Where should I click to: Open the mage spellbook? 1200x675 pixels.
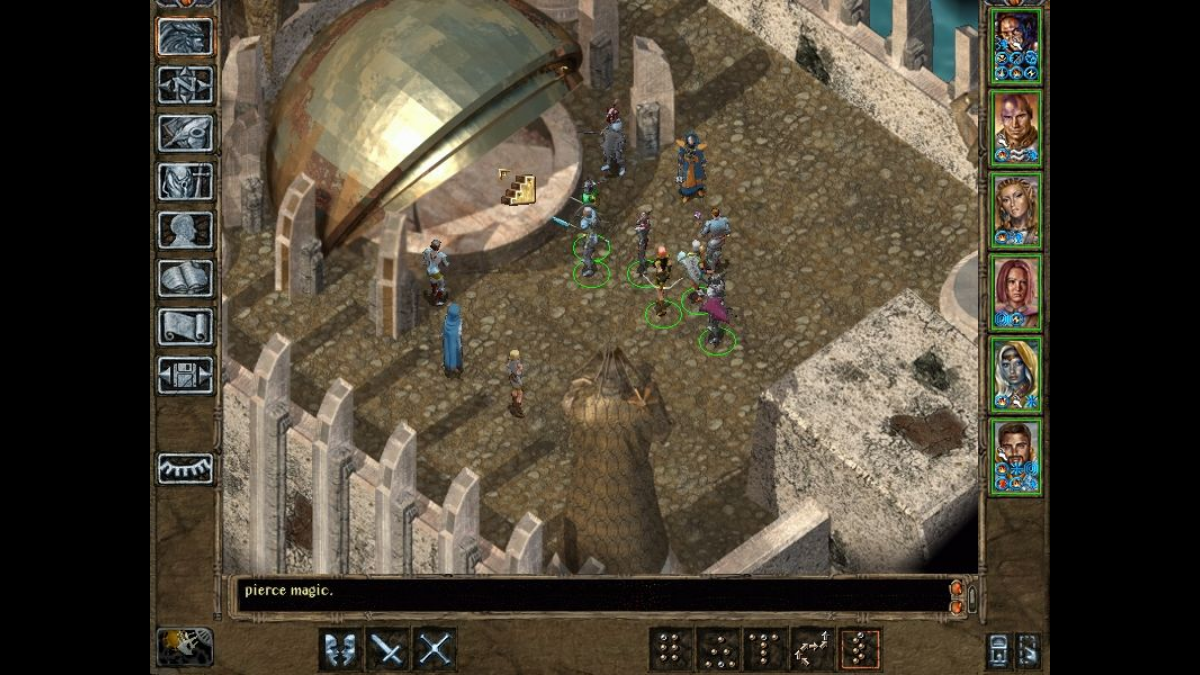point(185,278)
